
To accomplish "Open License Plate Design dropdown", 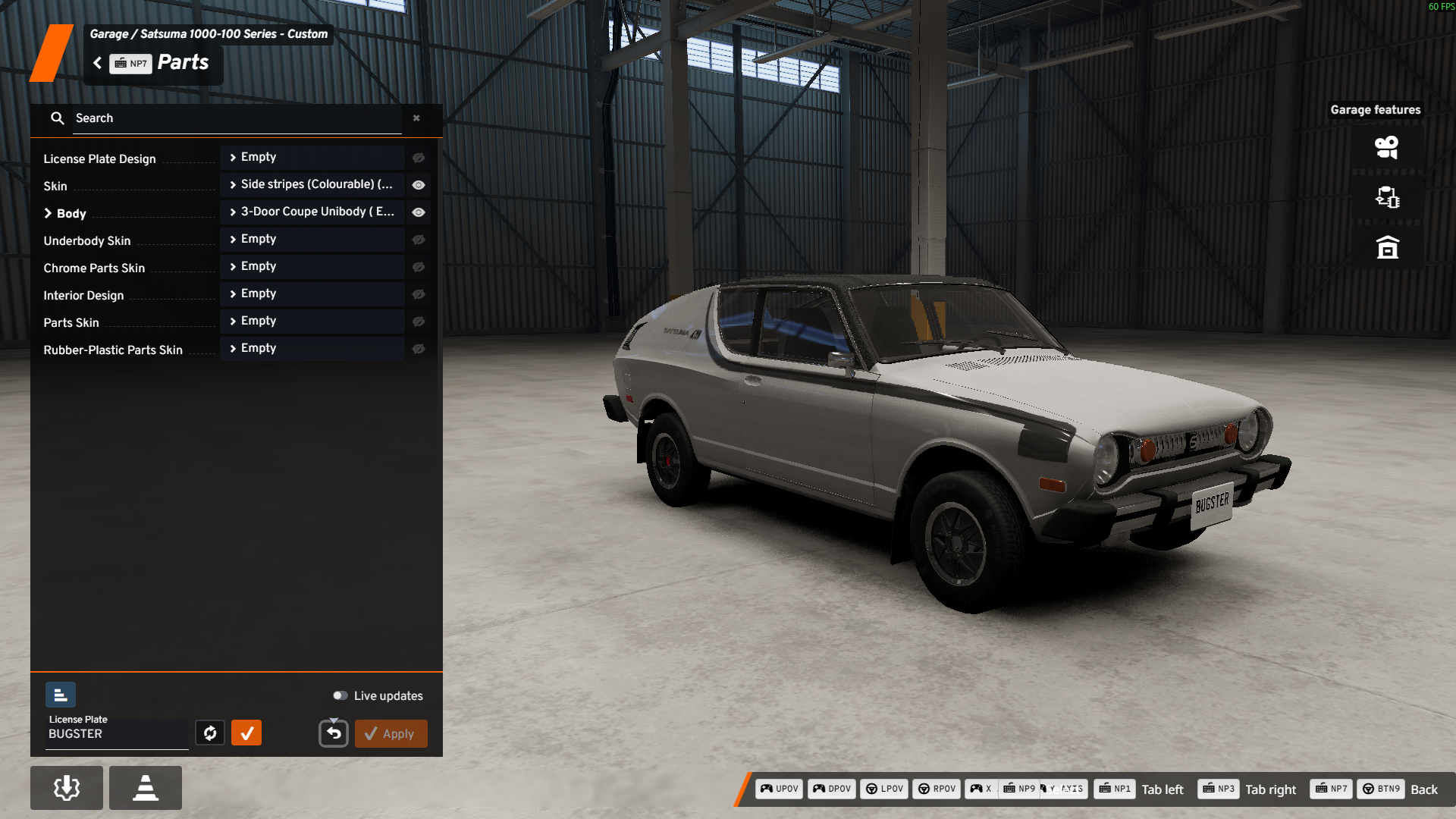I will pos(312,158).
